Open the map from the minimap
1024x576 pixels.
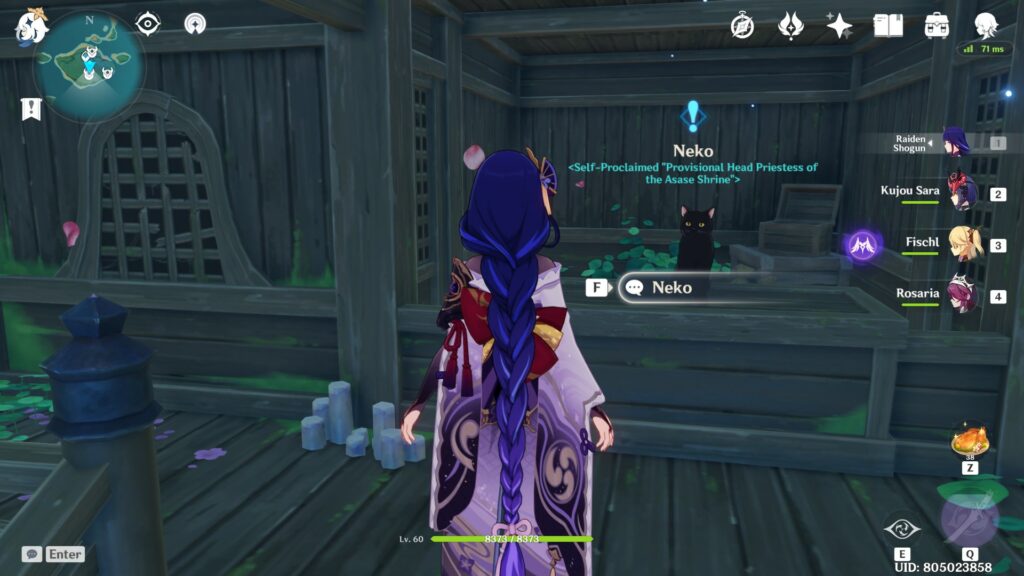click(x=89, y=66)
